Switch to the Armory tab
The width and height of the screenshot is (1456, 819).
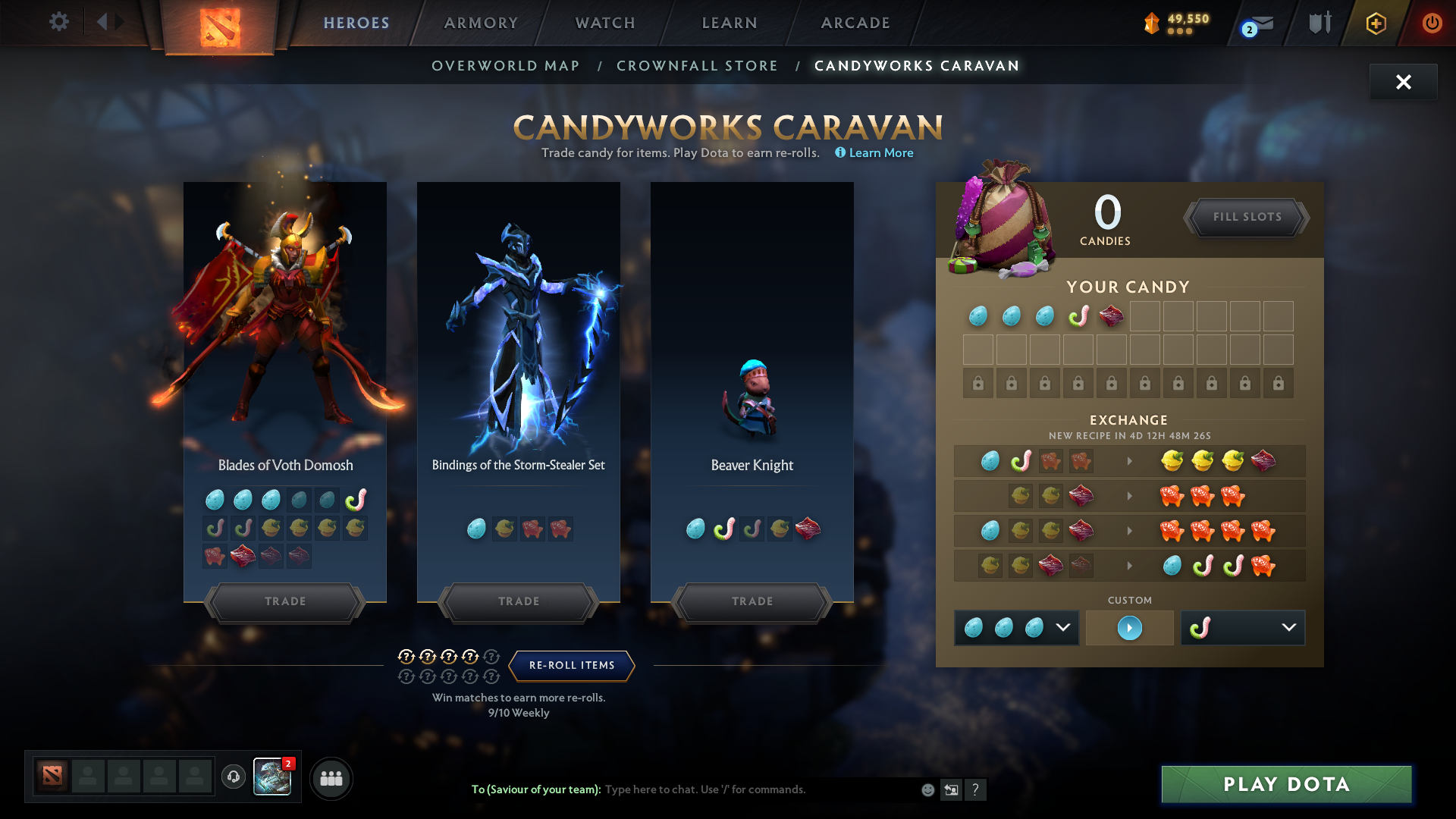482,23
